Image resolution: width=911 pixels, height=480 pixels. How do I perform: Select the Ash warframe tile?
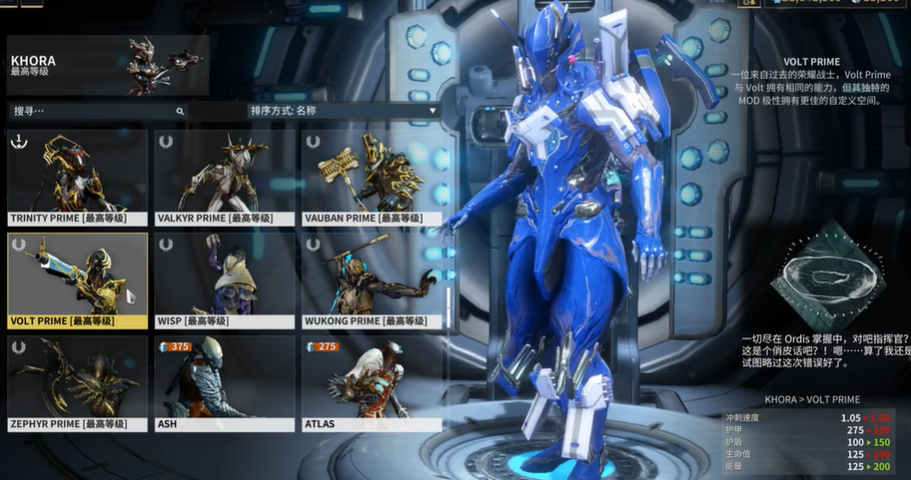coord(225,384)
